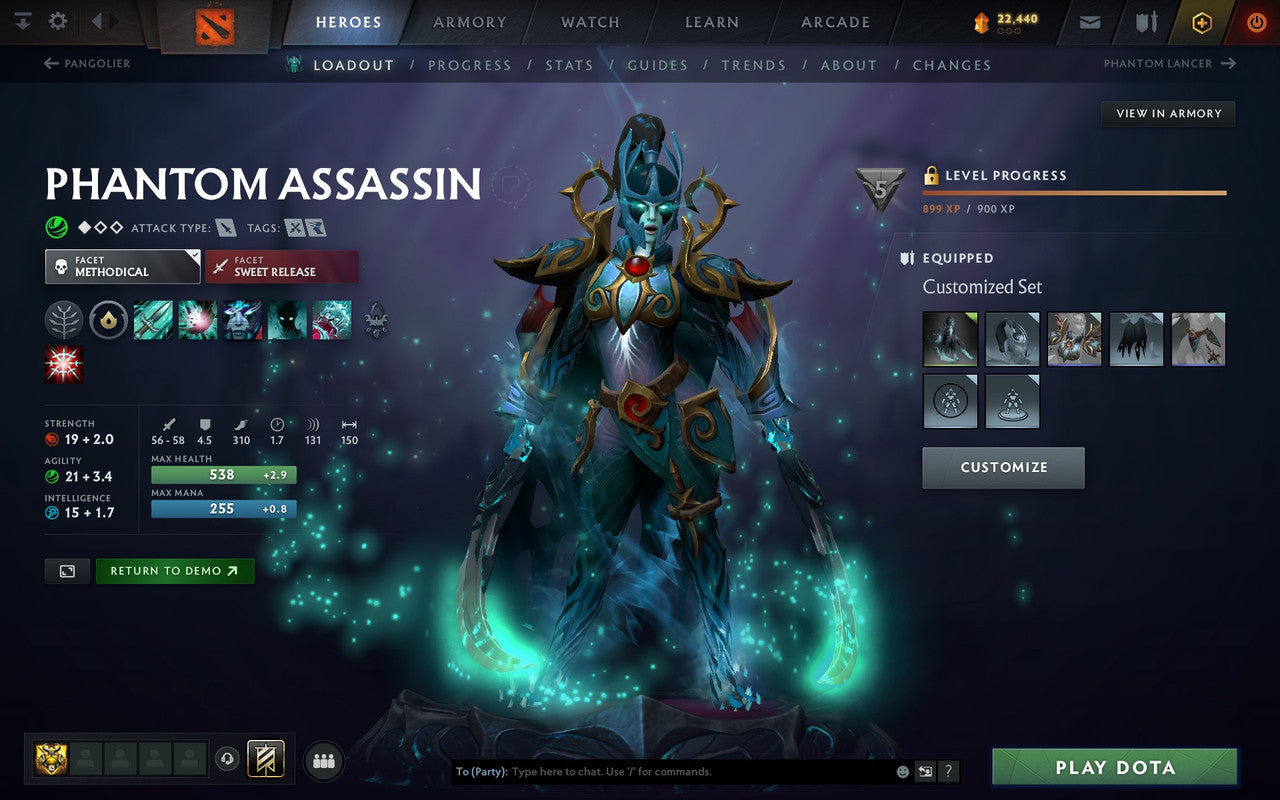Open the Stats section
Screen dimensions: 1280x800
(x=570, y=65)
